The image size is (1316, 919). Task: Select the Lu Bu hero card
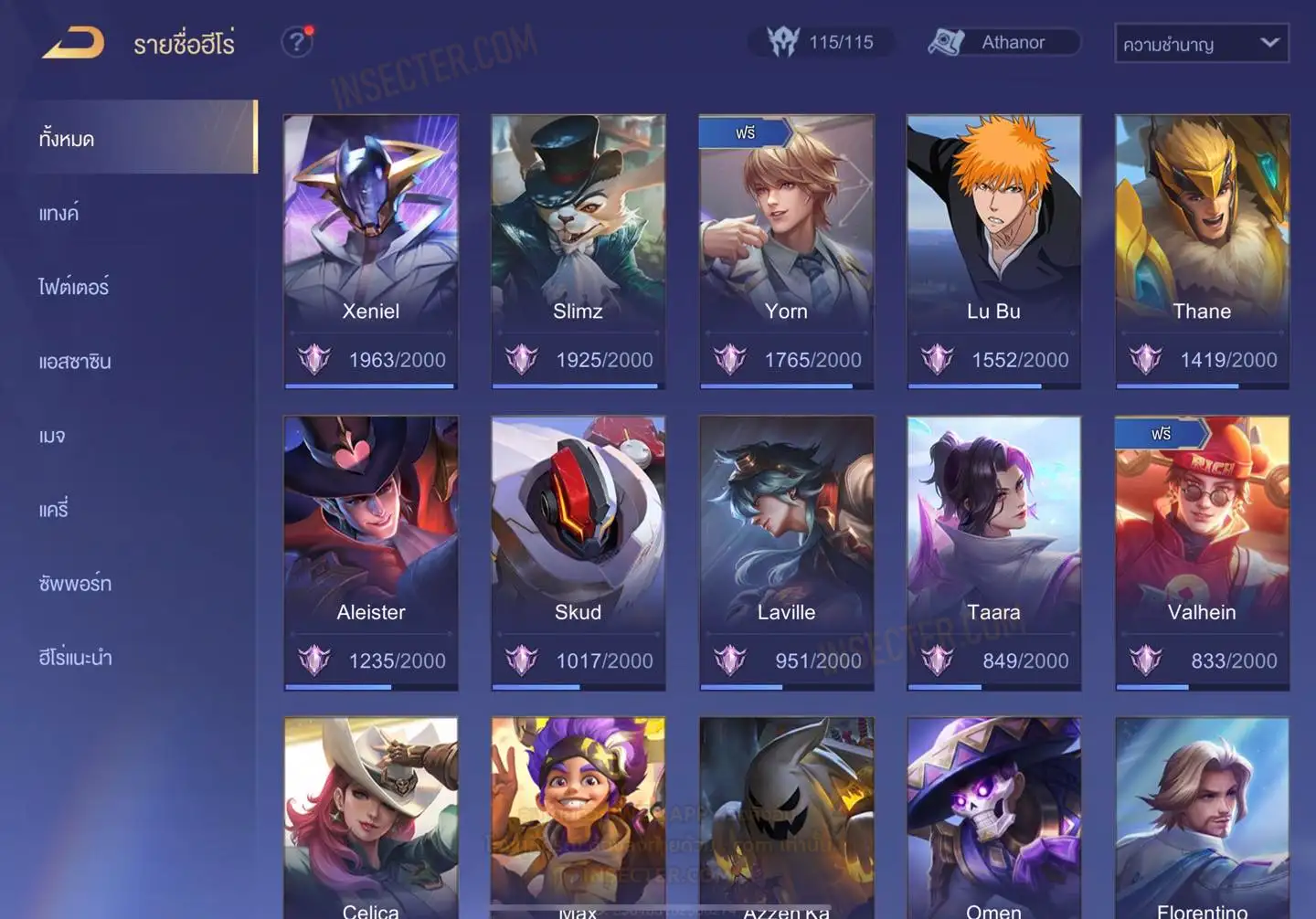coord(993,251)
